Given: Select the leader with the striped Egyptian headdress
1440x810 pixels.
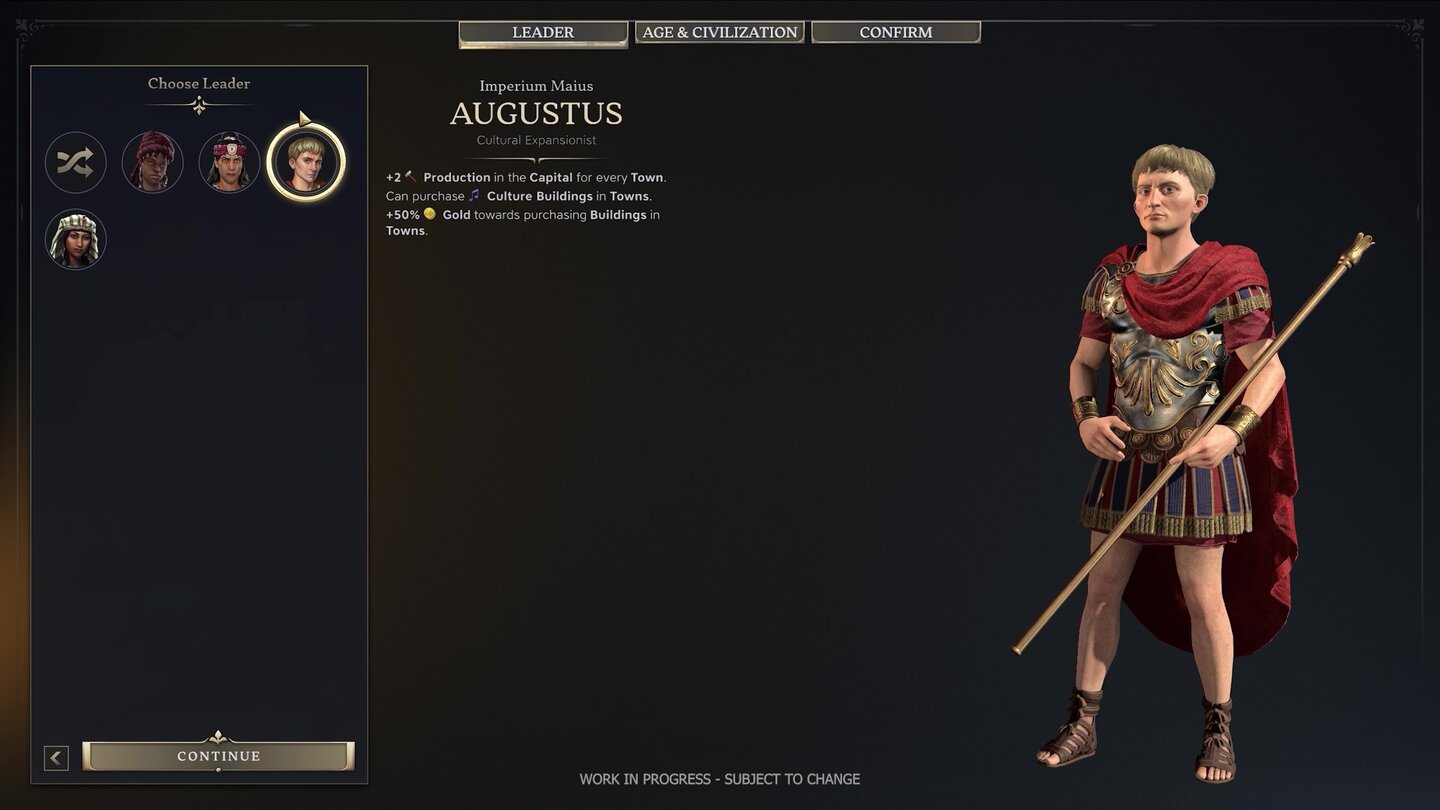Looking at the screenshot, I should coord(75,239).
